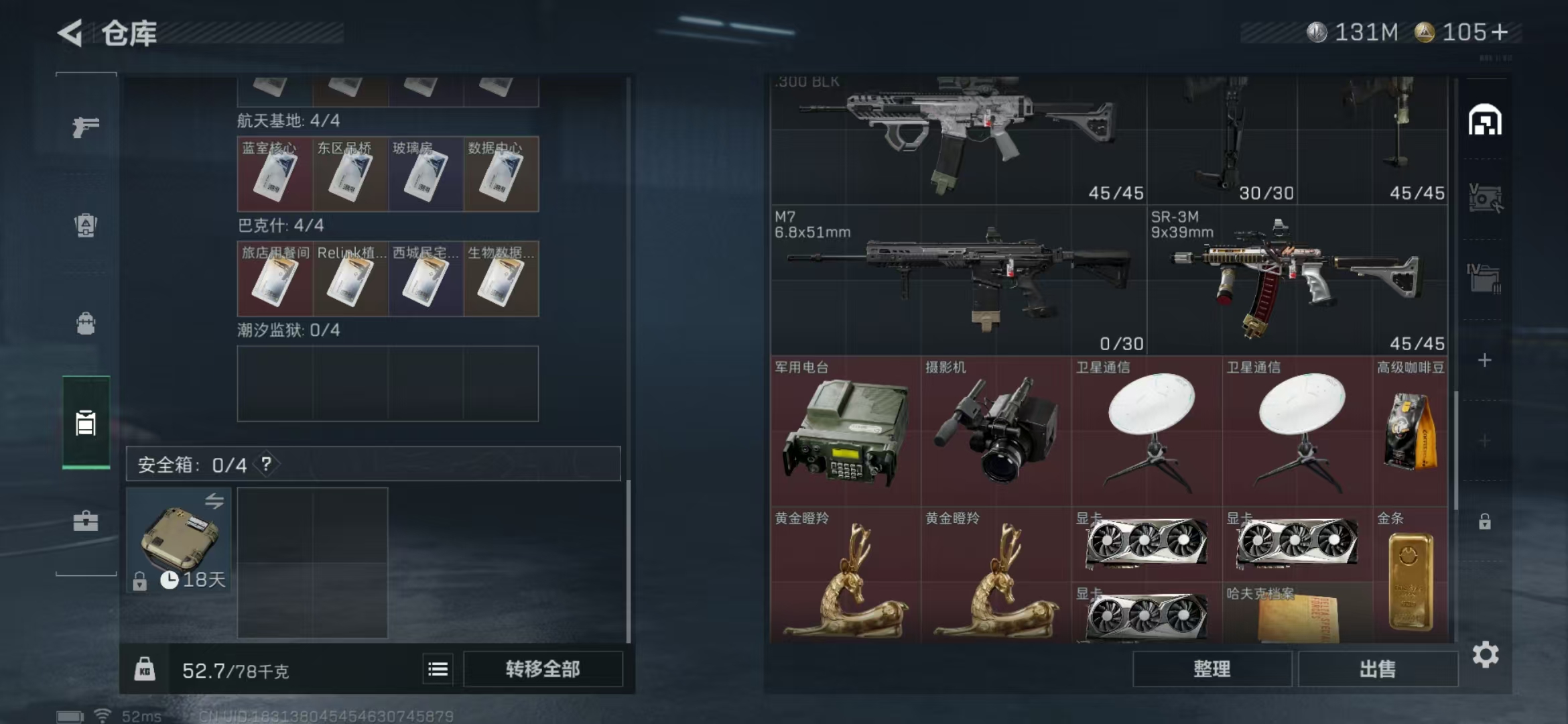The height and width of the screenshot is (724, 1568).
Task: Go back from the 仓库 warehouse screen
Action: tap(70, 33)
